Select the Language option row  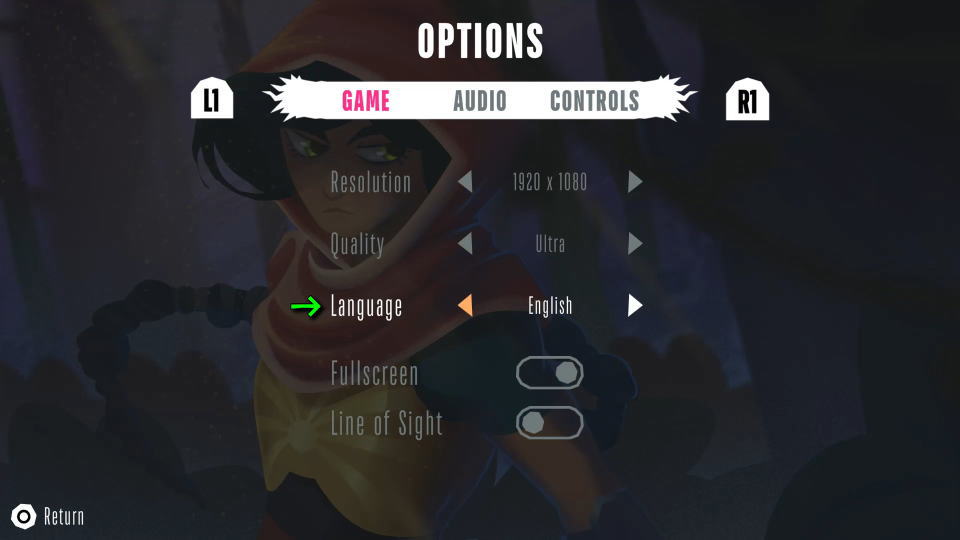point(366,307)
